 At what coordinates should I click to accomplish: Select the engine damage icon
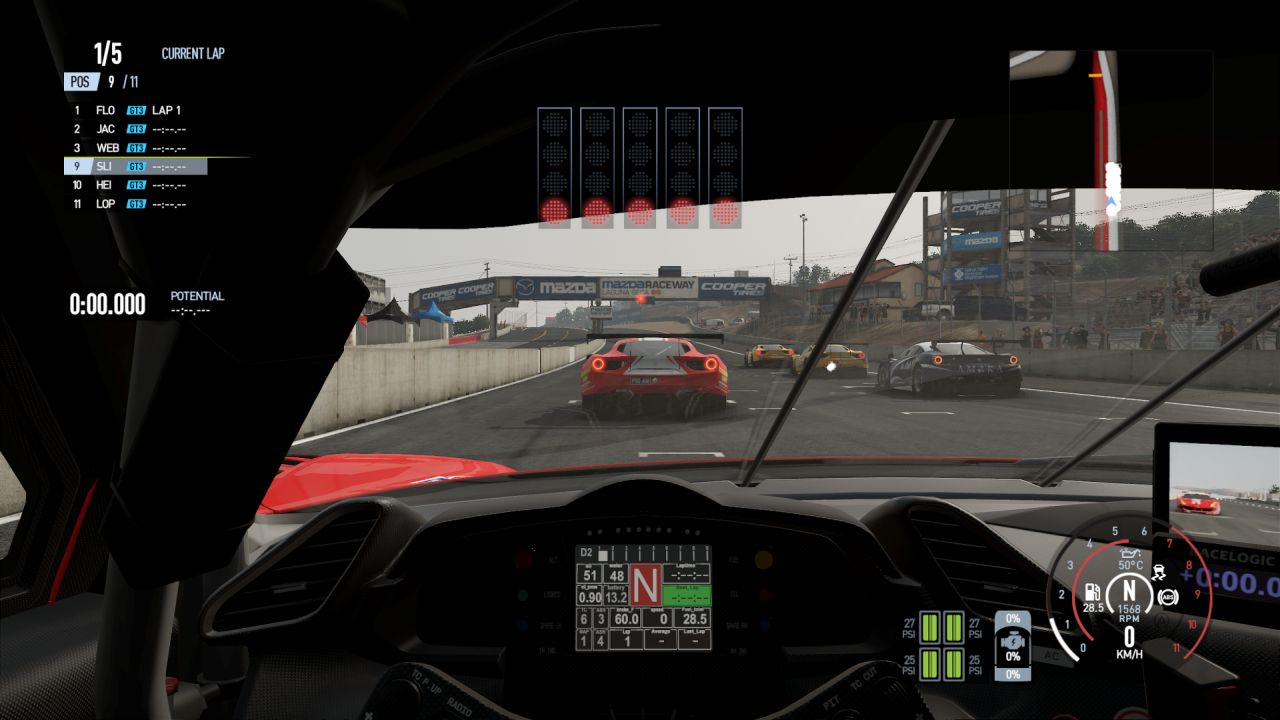(x=1013, y=639)
